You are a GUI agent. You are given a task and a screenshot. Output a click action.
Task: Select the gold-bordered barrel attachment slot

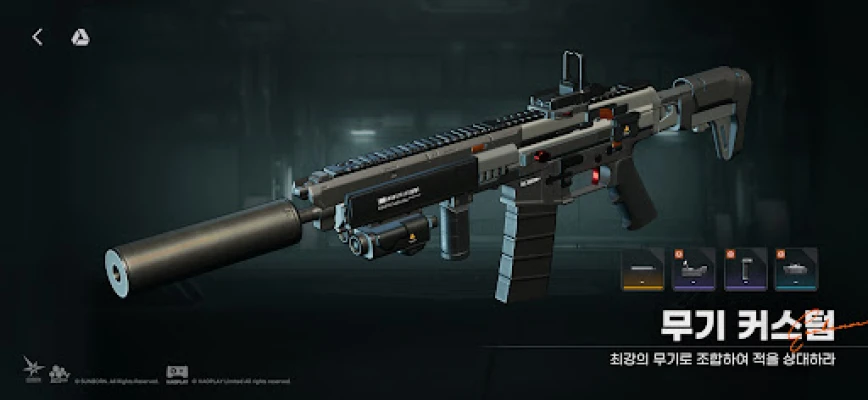pos(642,269)
